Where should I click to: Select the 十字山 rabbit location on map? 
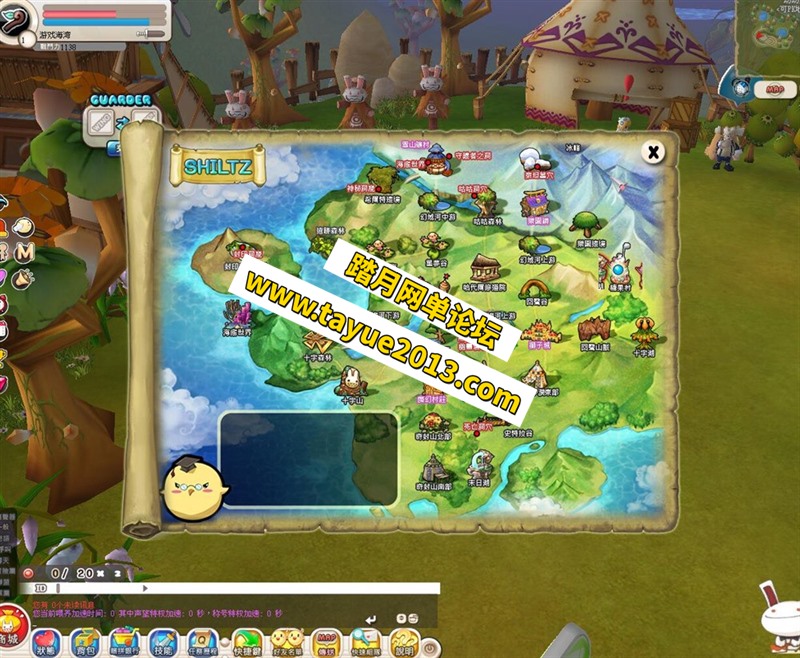(351, 381)
